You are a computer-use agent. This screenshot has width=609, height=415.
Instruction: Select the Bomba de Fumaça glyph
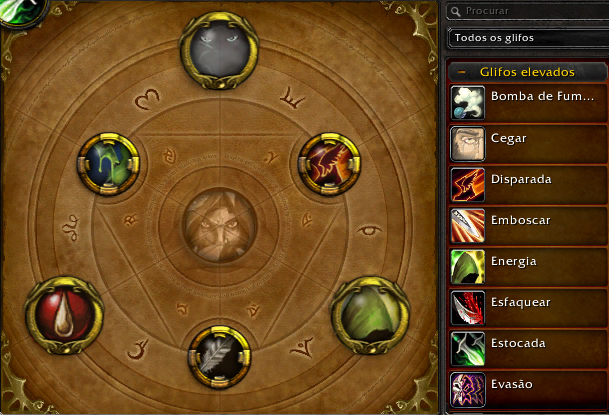pyautogui.click(x=528, y=98)
